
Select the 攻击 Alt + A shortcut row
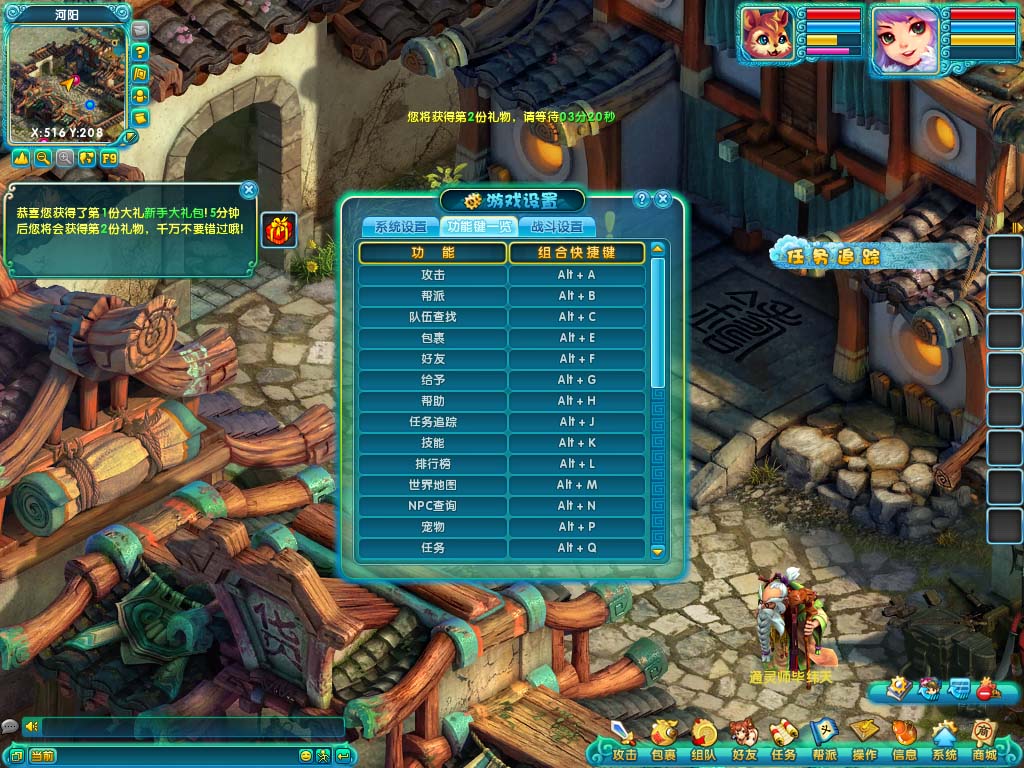coord(502,275)
